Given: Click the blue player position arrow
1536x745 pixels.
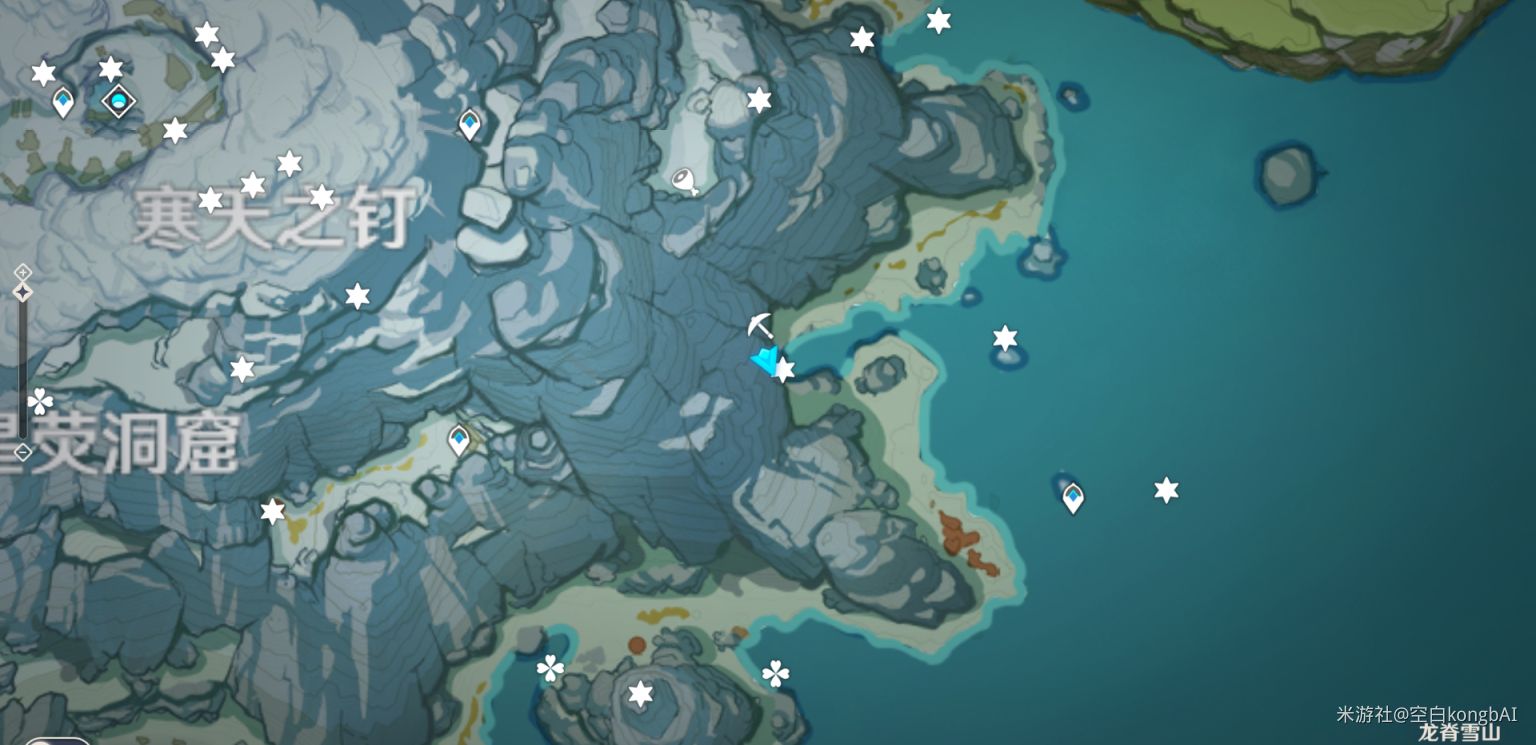Looking at the screenshot, I should (x=766, y=361).
